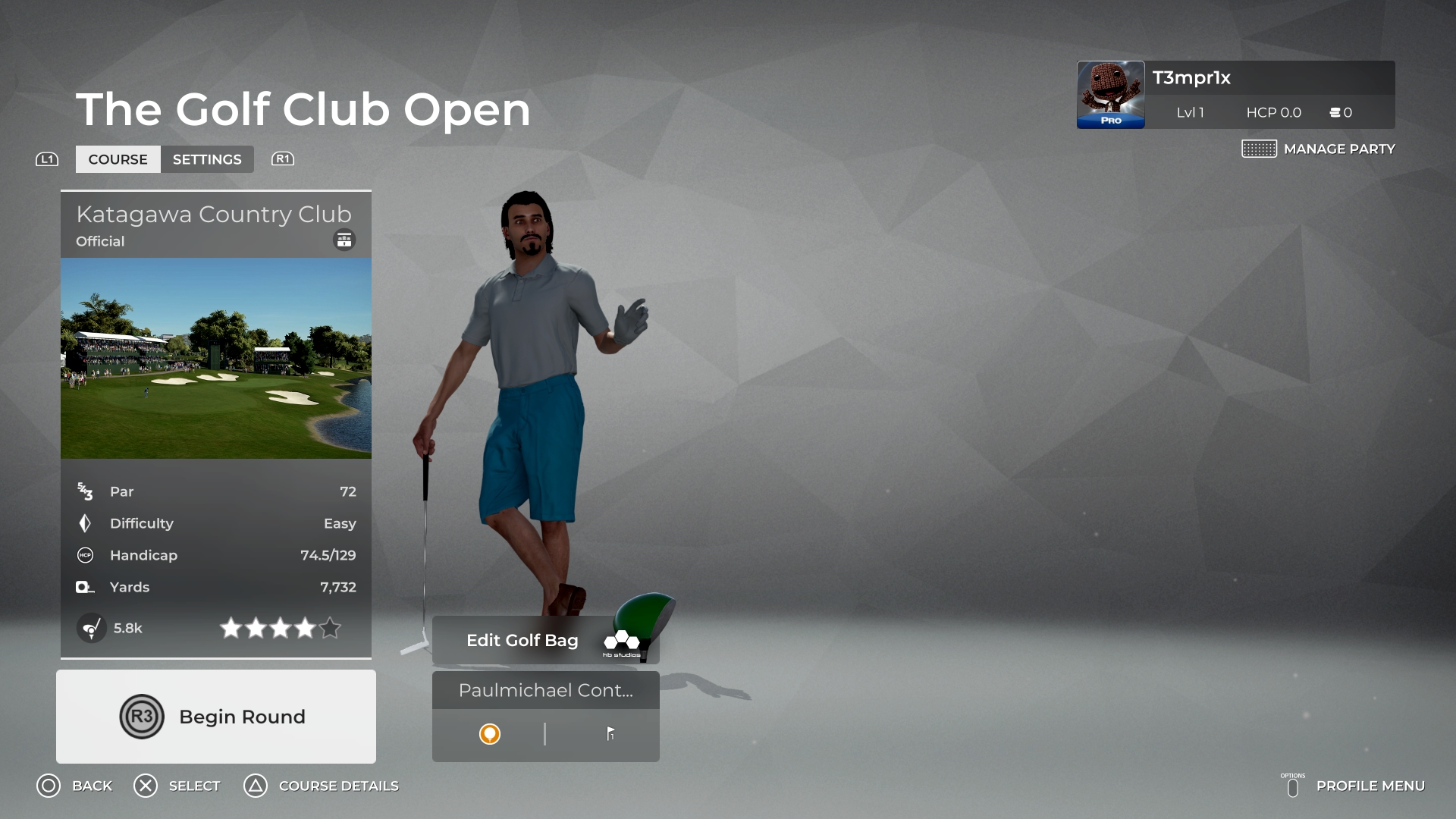Click the calendar icon on the Katagawa card
Viewport: 1456px width, 819px height.
(x=344, y=240)
